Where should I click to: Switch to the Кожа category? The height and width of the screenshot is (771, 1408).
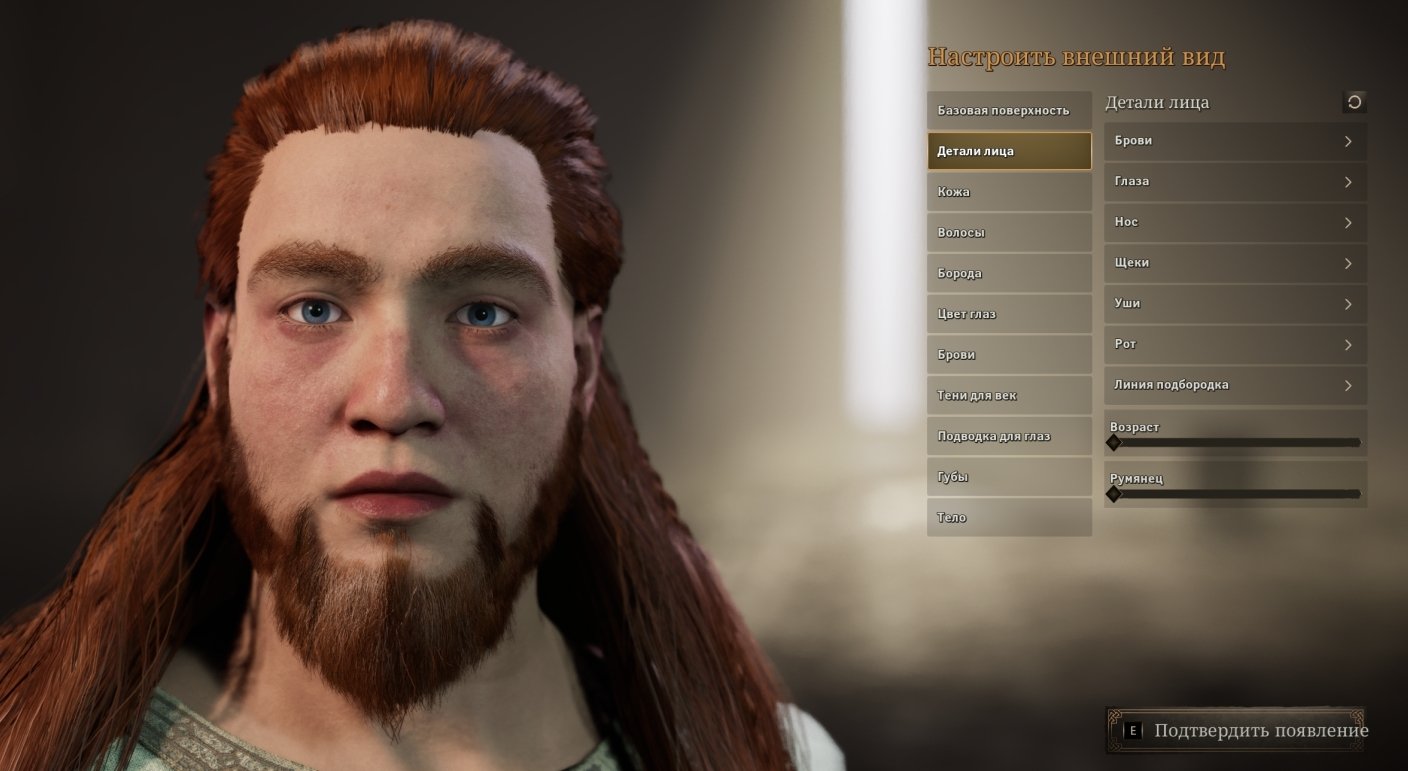point(1008,192)
